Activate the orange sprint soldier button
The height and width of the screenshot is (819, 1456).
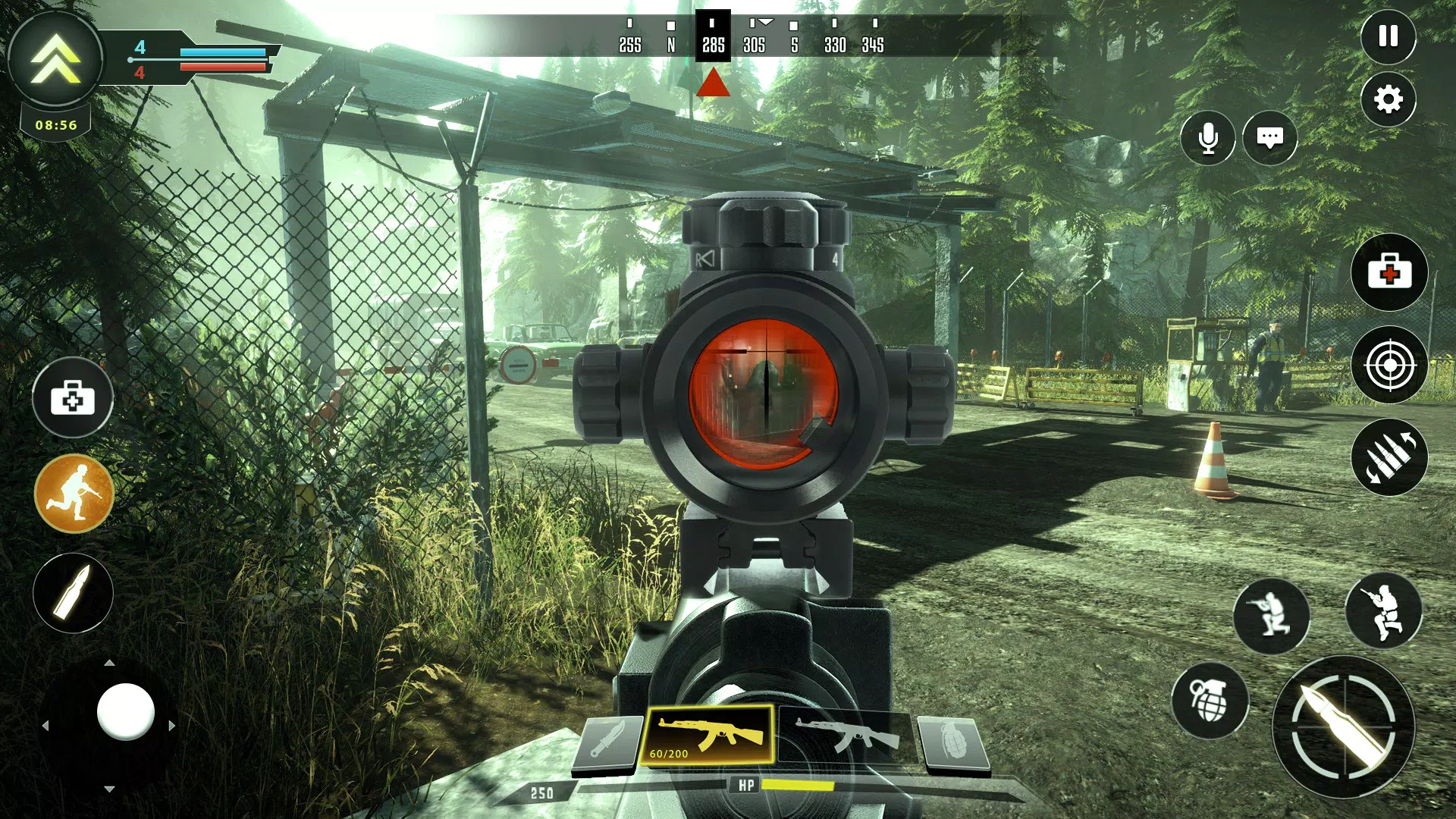pos(74,494)
